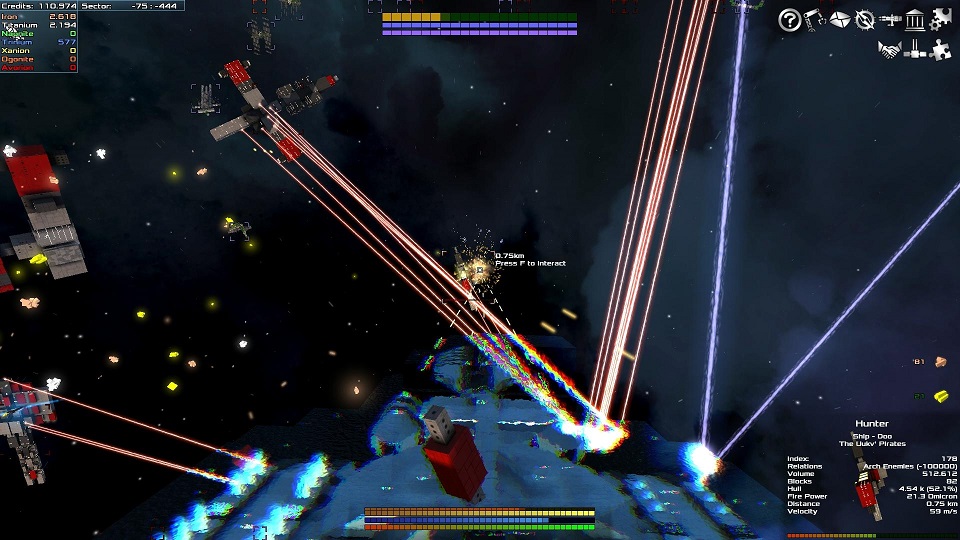Open the puzzle piece and gear icon
The image size is (960, 540).
click(x=940, y=18)
